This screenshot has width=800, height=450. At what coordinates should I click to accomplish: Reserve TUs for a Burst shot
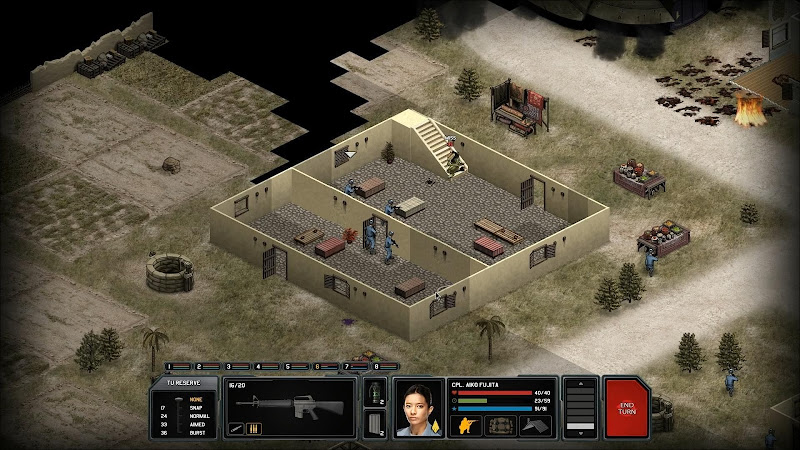(197, 431)
